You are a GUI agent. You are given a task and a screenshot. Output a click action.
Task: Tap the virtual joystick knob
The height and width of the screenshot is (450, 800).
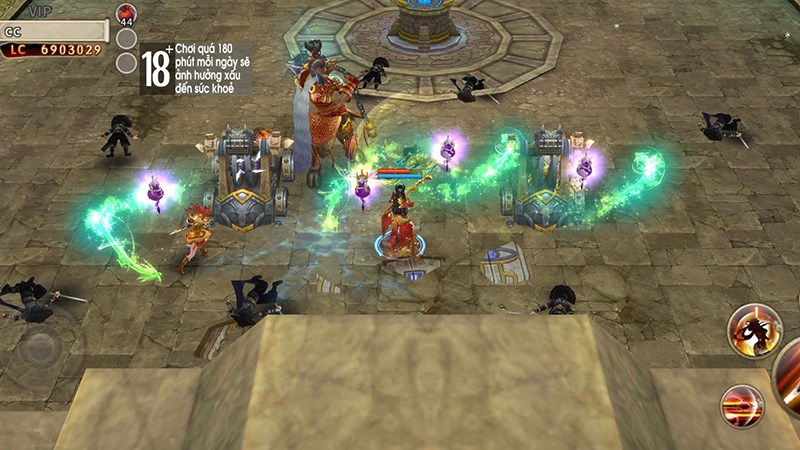pyautogui.click(x=41, y=348)
